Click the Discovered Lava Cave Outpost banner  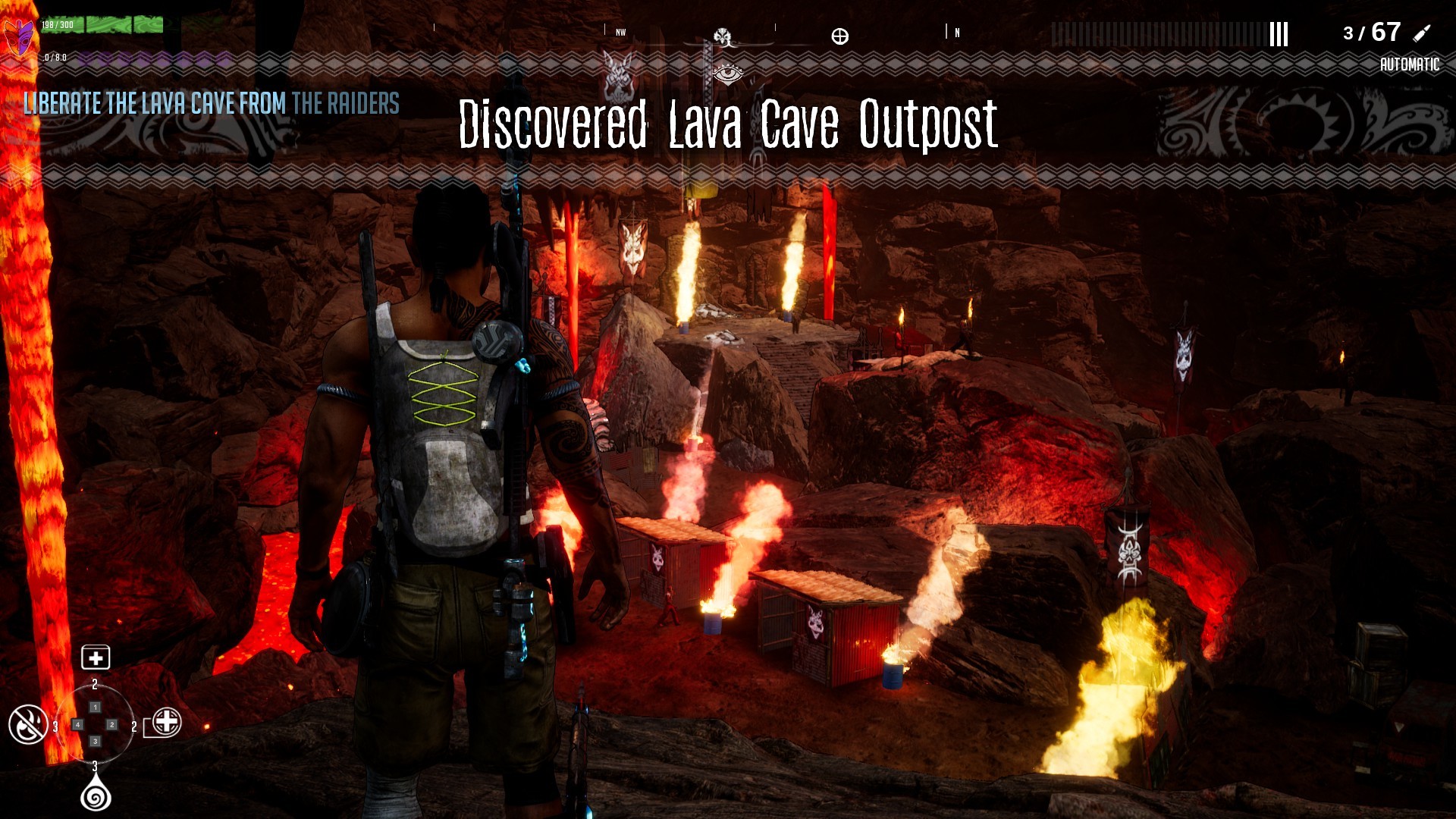coord(727,123)
